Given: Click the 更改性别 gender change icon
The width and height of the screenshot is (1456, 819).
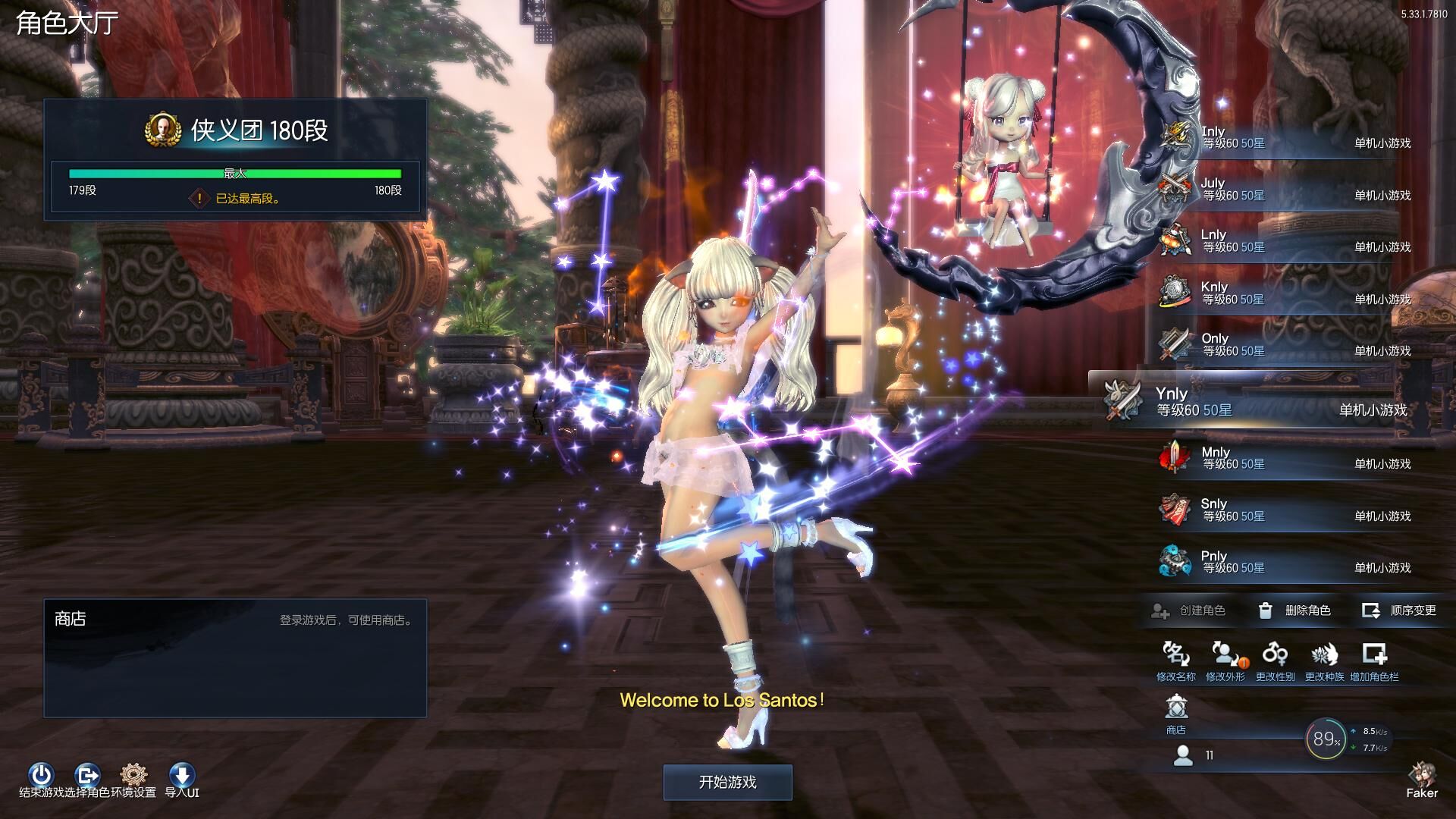Looking at the screenshot, I should click(1275, 654).
